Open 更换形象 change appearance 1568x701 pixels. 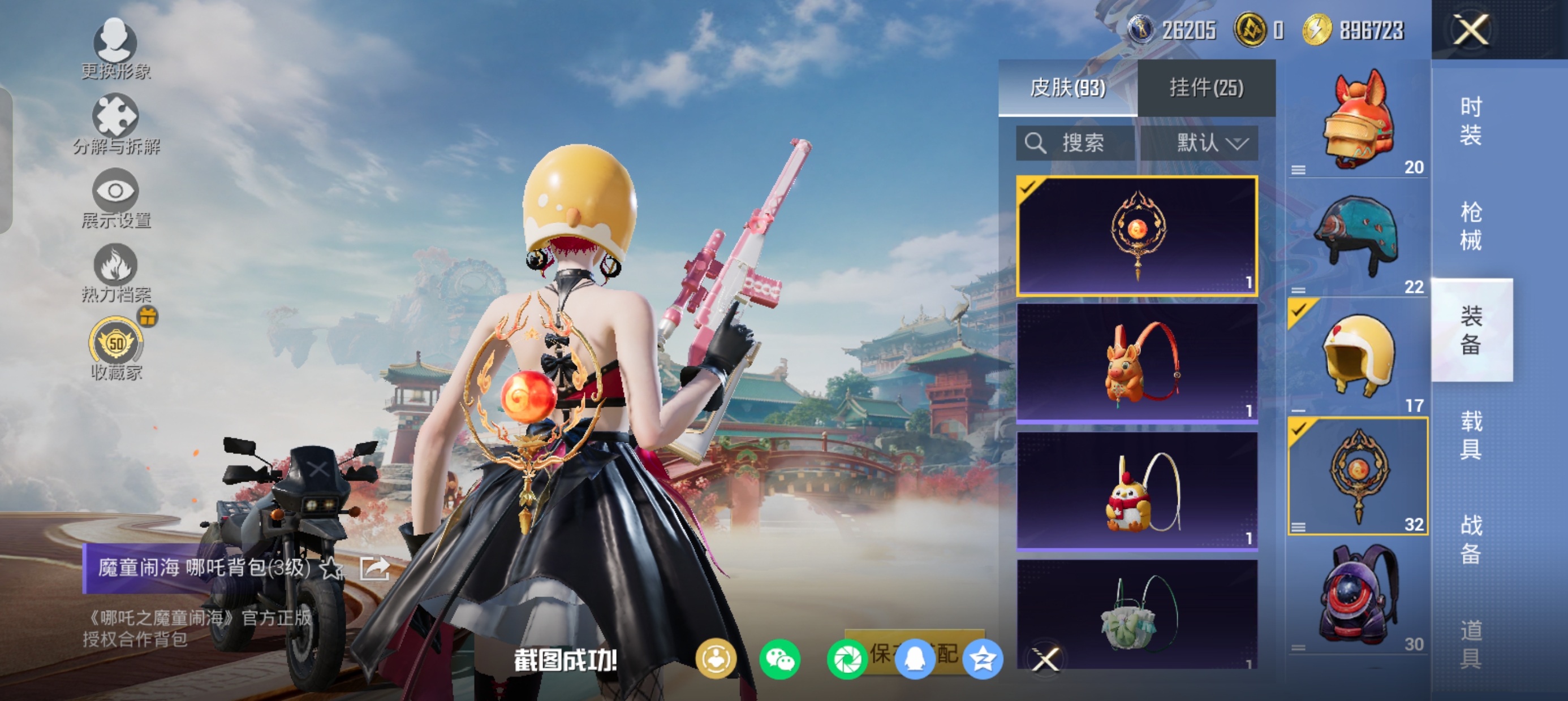[x=115, y=49]
